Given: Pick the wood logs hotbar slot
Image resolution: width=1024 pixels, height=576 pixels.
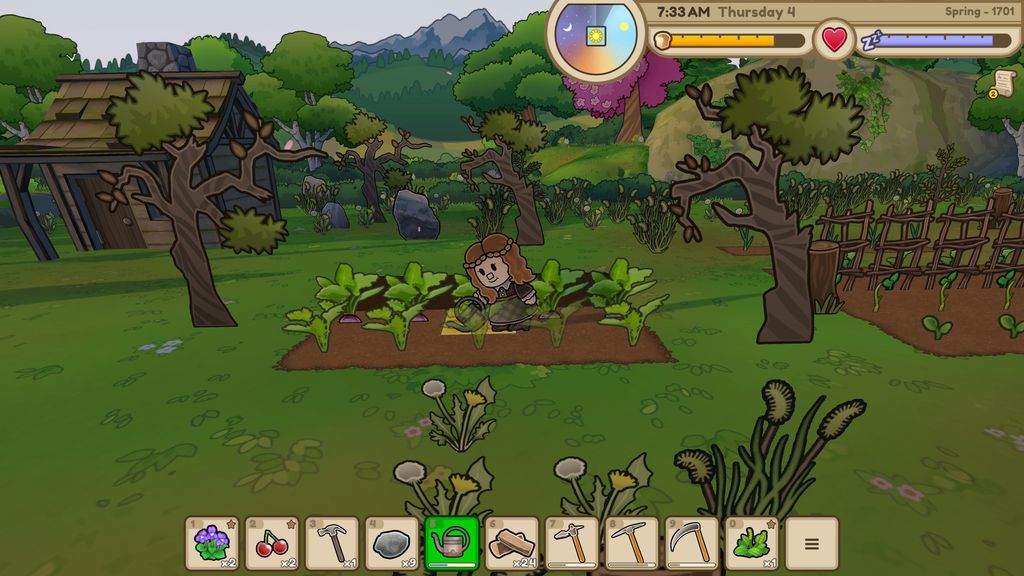Looking at the screenshot, I should [x=512, y=543].
